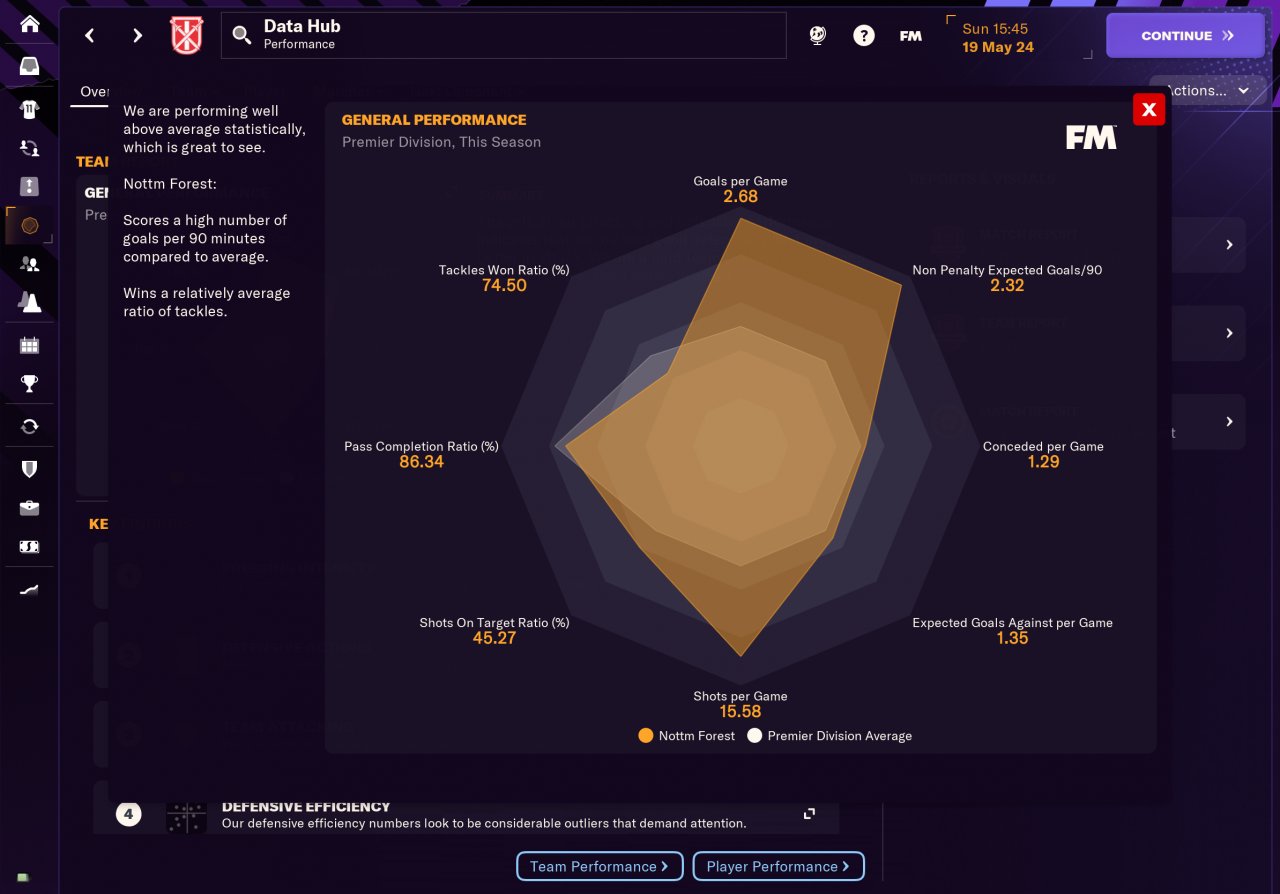Screen dimensions: 1280x894
Task: Open the FM menu
Action: (910, 36)
